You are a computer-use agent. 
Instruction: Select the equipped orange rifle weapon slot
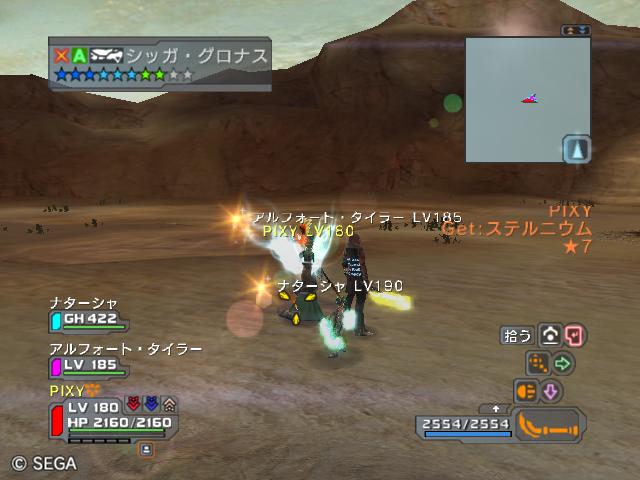548,424
